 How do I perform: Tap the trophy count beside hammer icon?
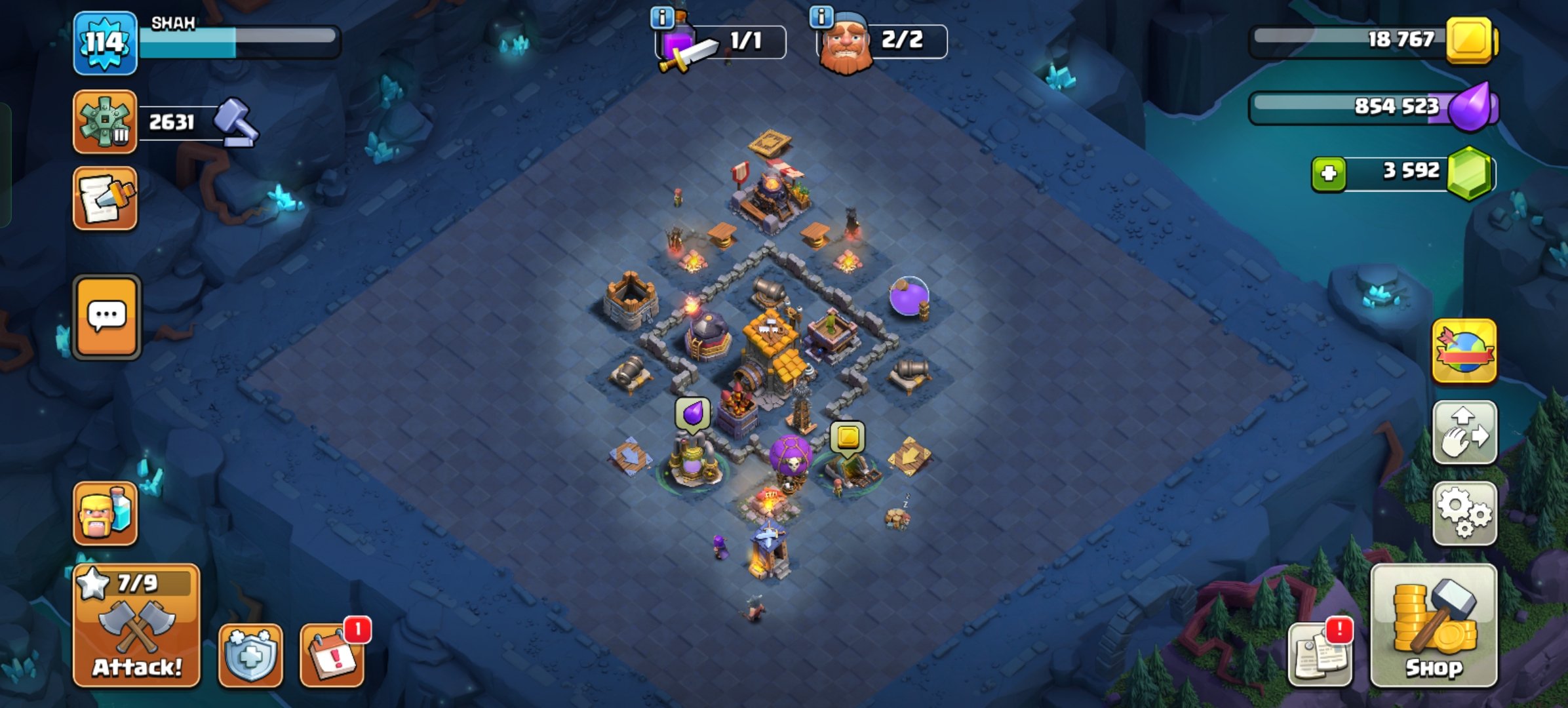click(172, 121)
